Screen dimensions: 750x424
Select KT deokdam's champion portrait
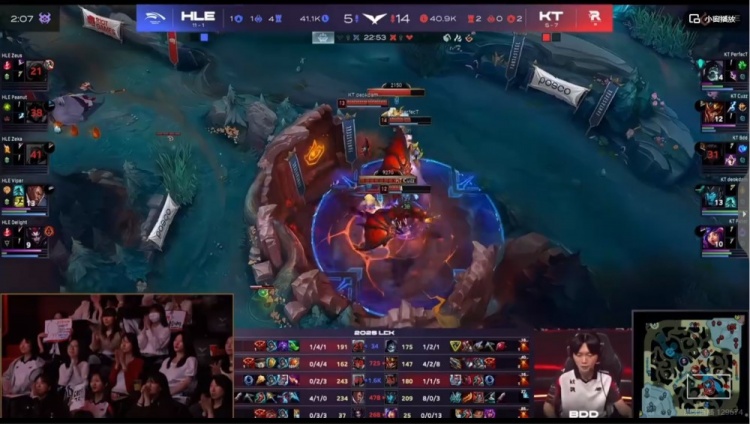(713, 194)
